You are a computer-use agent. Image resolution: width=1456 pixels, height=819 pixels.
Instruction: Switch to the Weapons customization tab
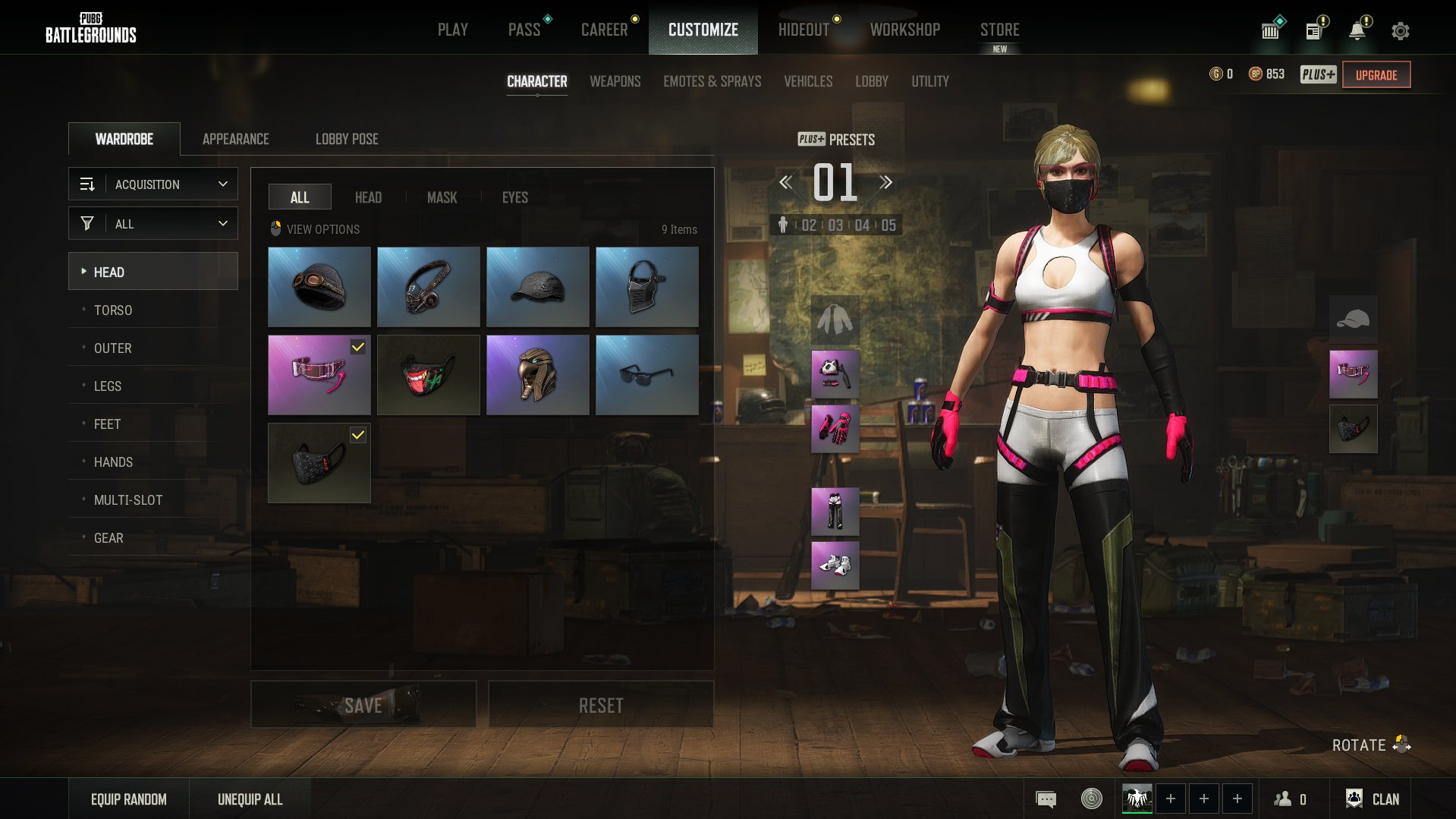point(615,81)
